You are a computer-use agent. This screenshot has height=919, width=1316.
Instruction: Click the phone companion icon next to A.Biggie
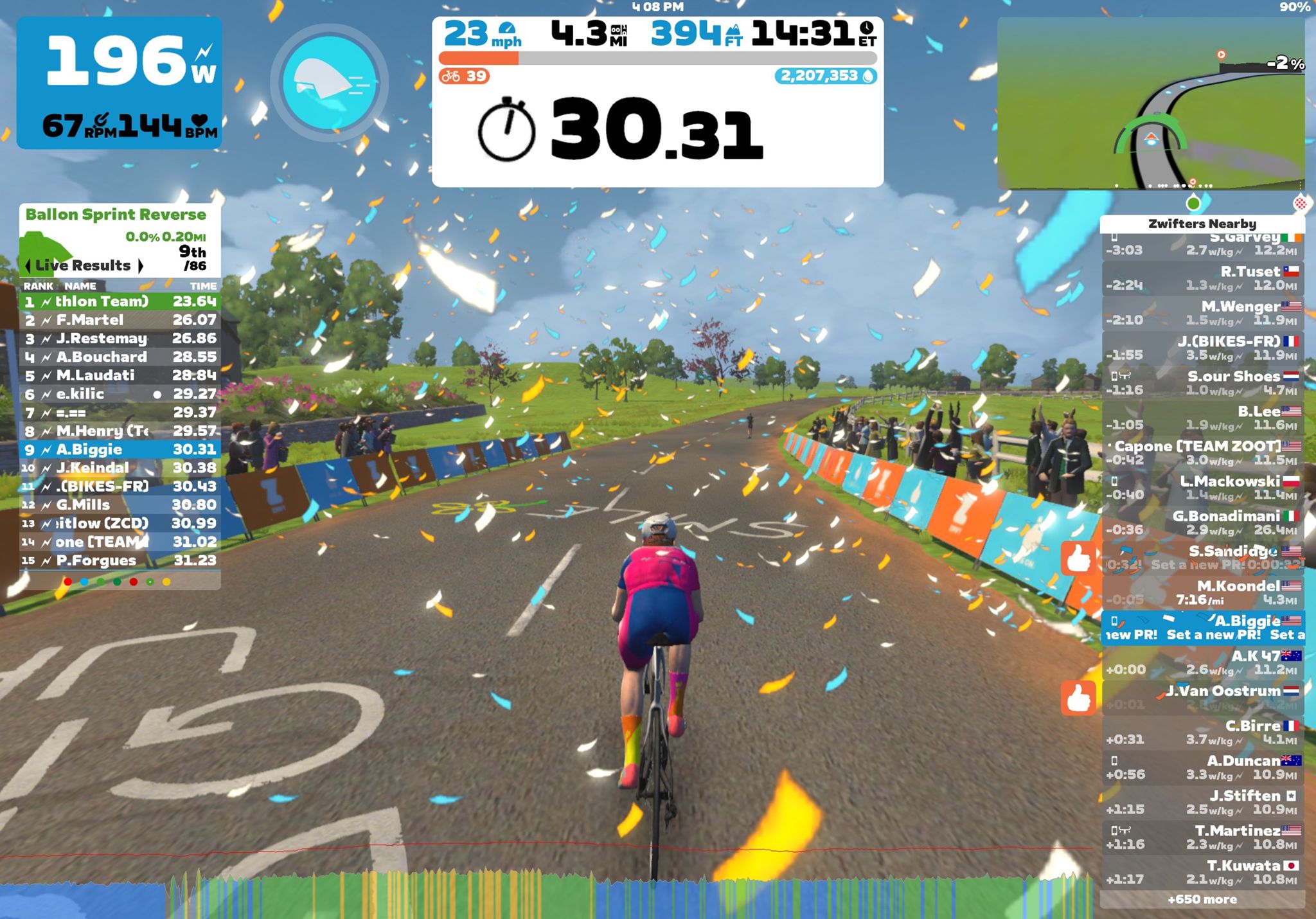click(x=1114, y=621)
